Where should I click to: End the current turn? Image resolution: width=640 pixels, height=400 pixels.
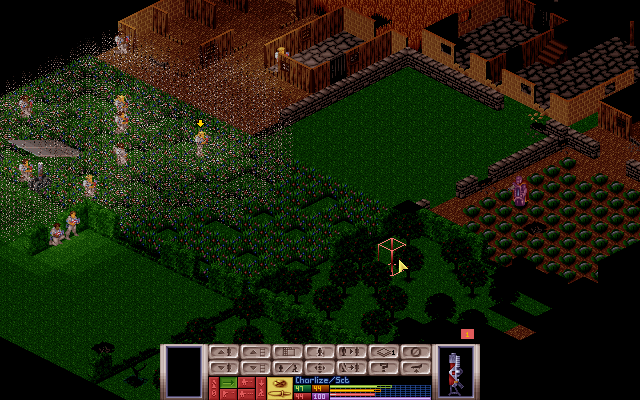(415, 352)
